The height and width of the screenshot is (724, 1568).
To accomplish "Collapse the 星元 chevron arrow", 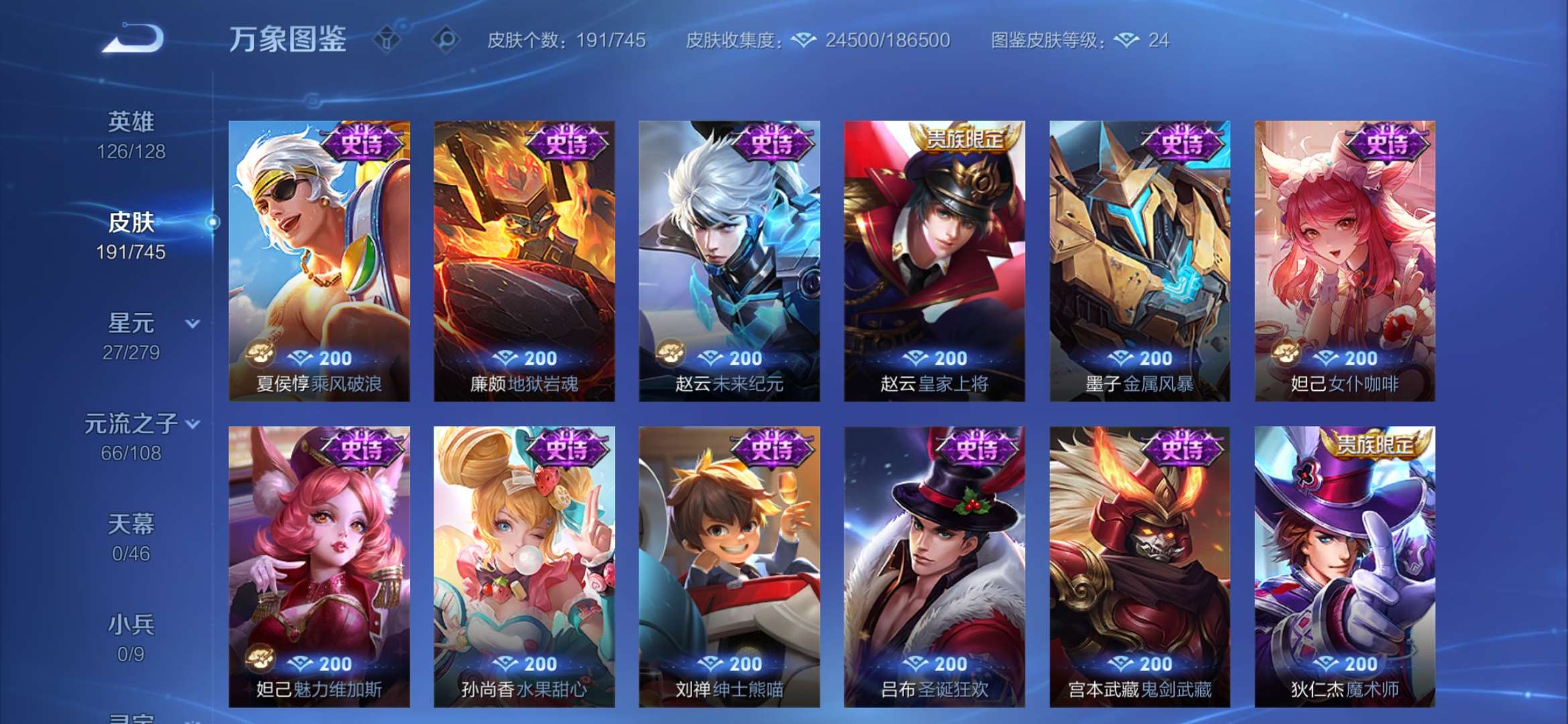I will coord(192,324).
